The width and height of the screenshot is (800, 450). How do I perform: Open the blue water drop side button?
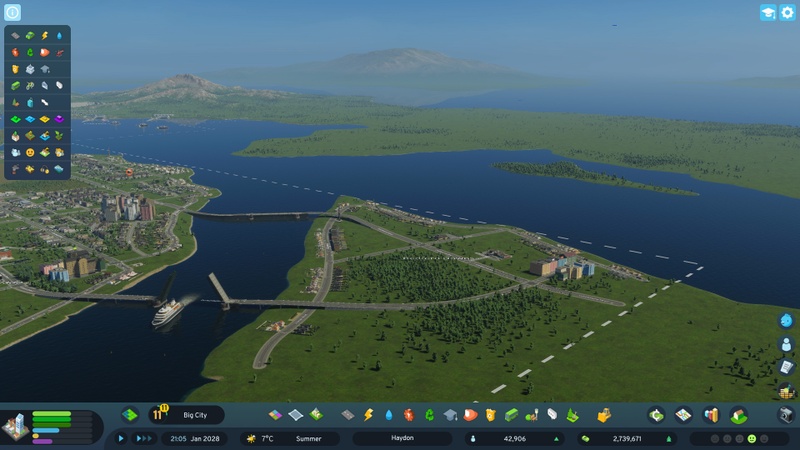tap(786, 321)
